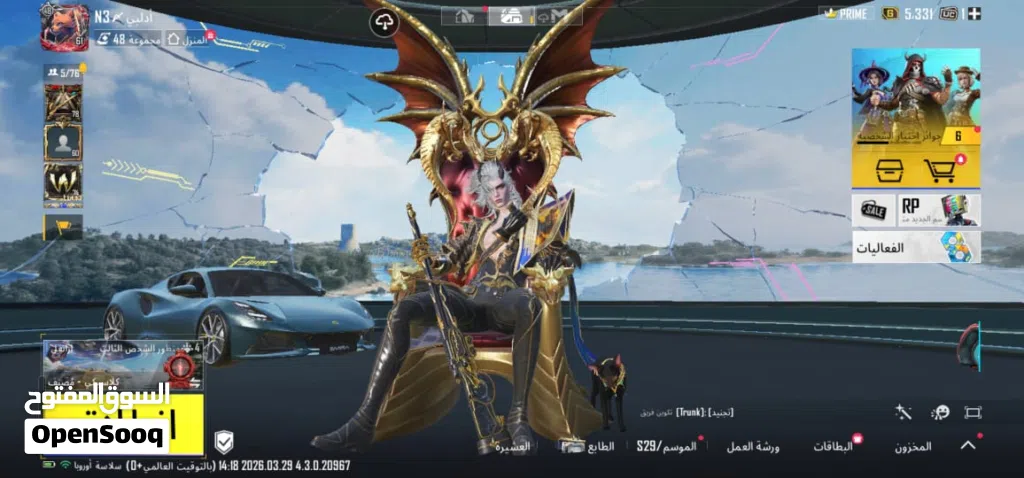Expand the bottom menu with the up arrow
The width and height of the screenshot is (1024, 478).
(968, 445)
